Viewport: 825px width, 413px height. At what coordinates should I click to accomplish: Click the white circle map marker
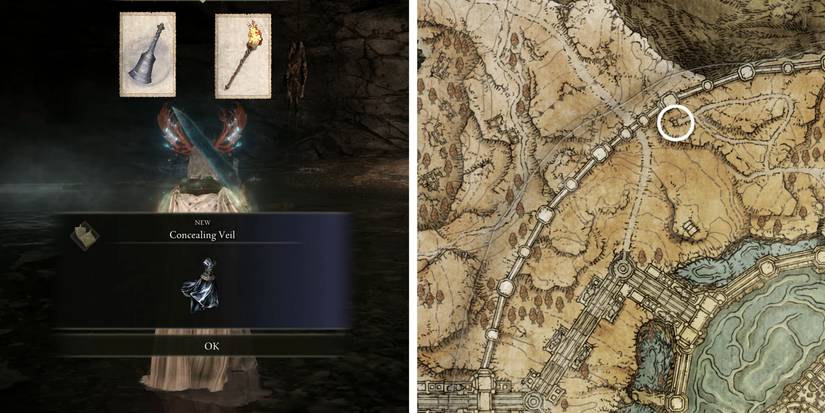tap(677, 123)
